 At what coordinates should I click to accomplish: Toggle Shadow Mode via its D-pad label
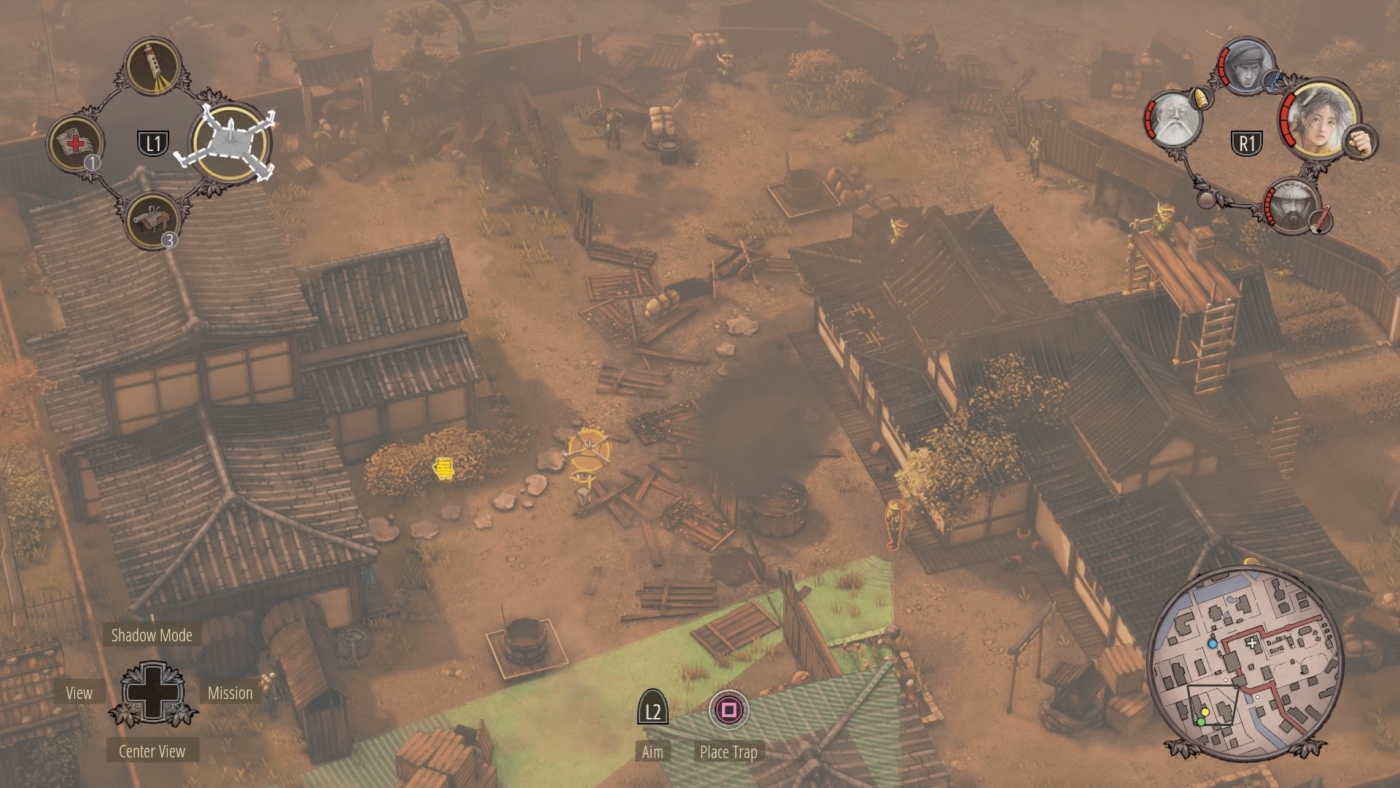pos(152,635)
